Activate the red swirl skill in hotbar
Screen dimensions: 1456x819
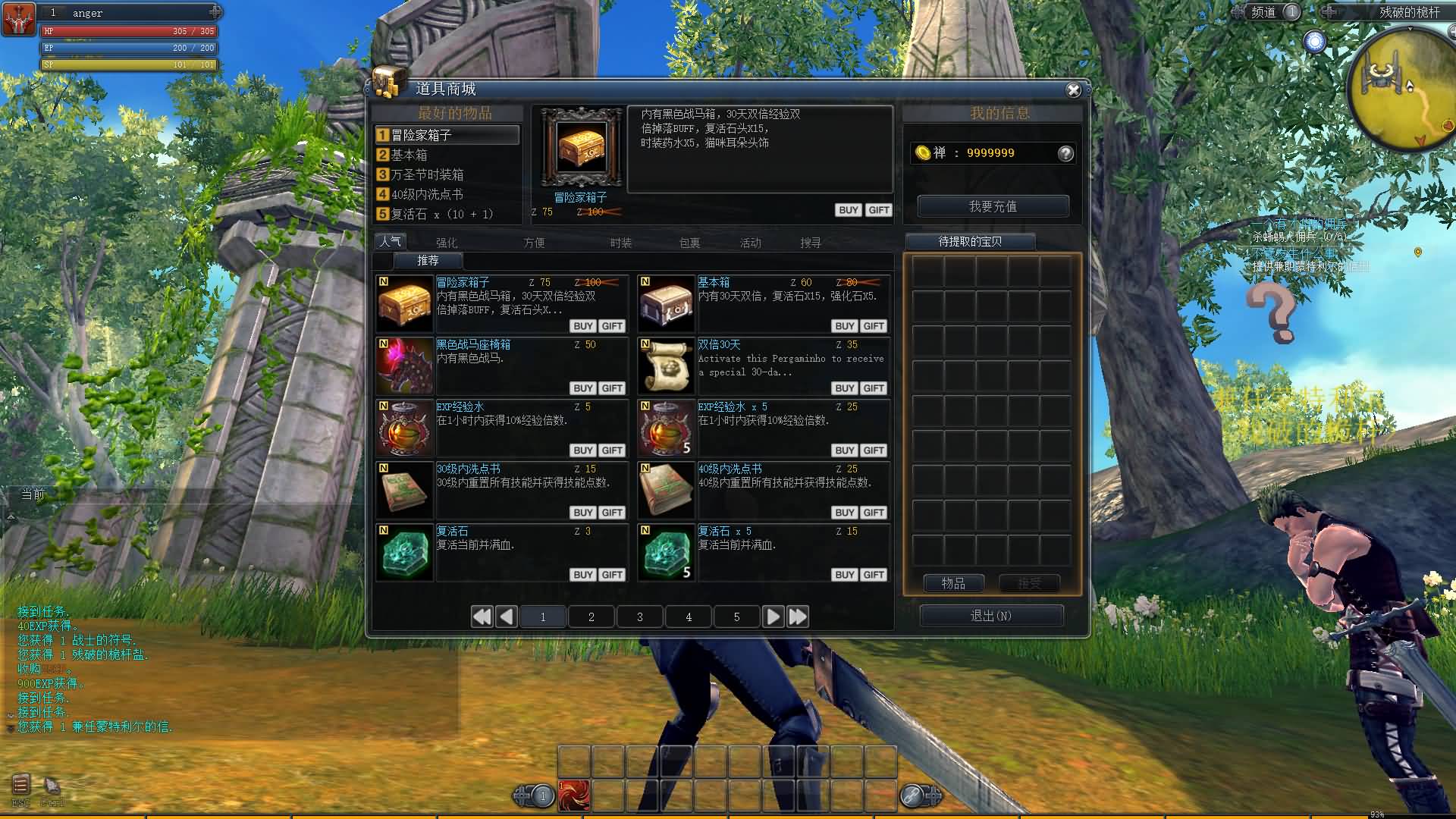pos(574,796)
